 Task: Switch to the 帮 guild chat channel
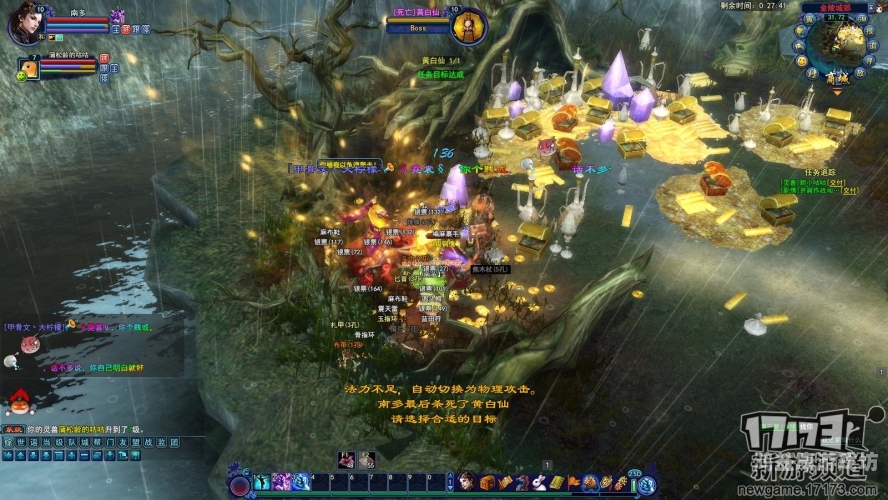click(97, 441)
